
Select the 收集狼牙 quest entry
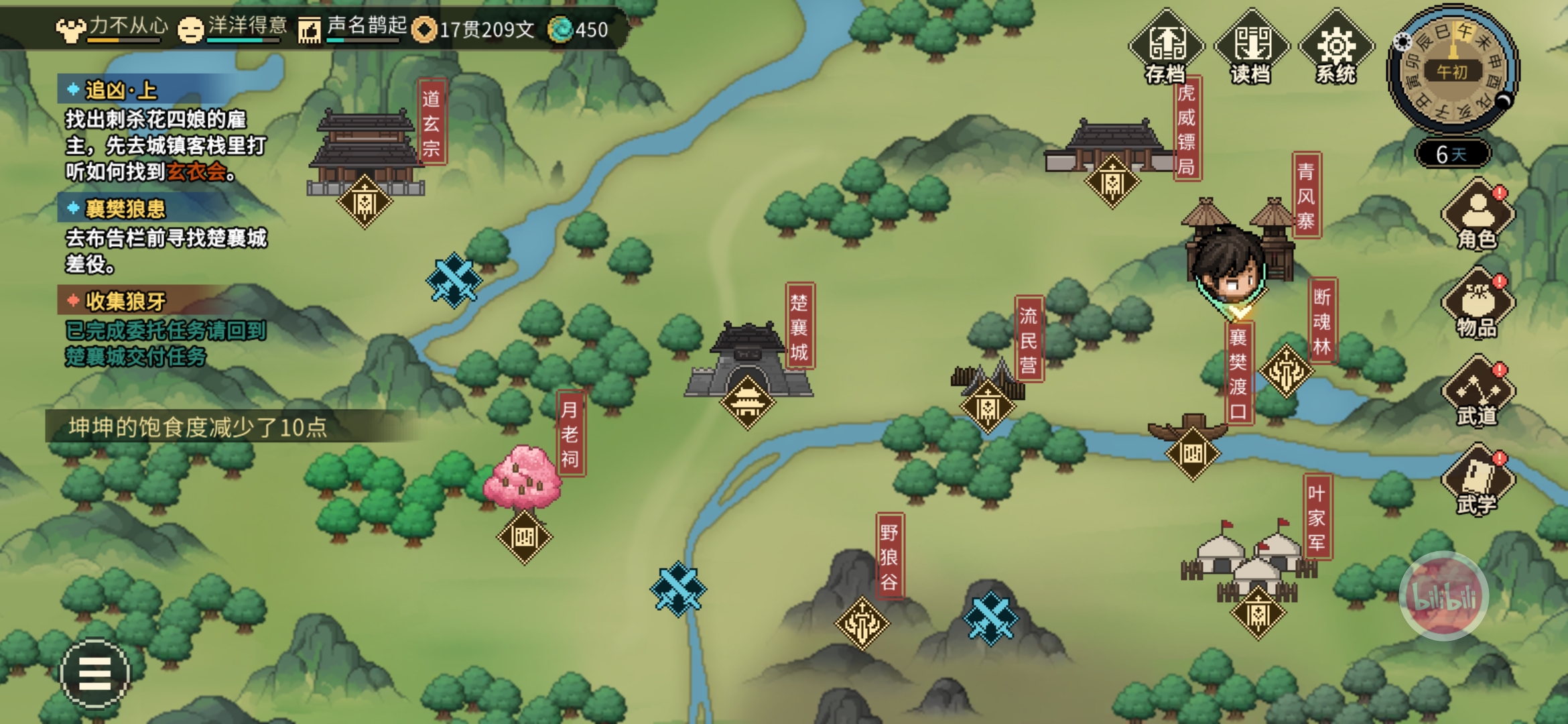tap(125, 302)
